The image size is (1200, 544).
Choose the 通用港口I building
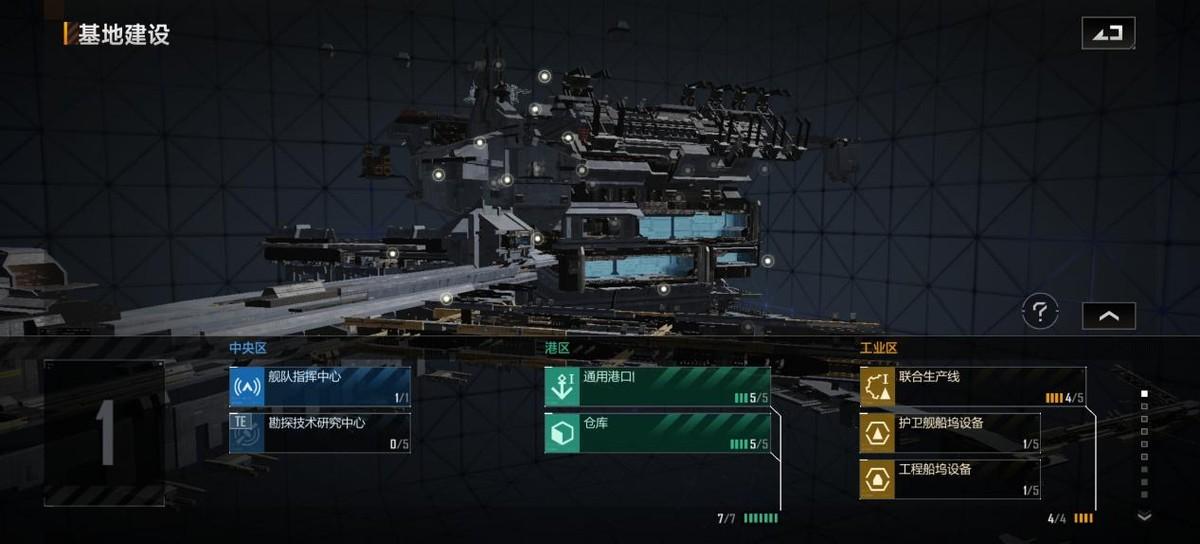click(658, 386)
